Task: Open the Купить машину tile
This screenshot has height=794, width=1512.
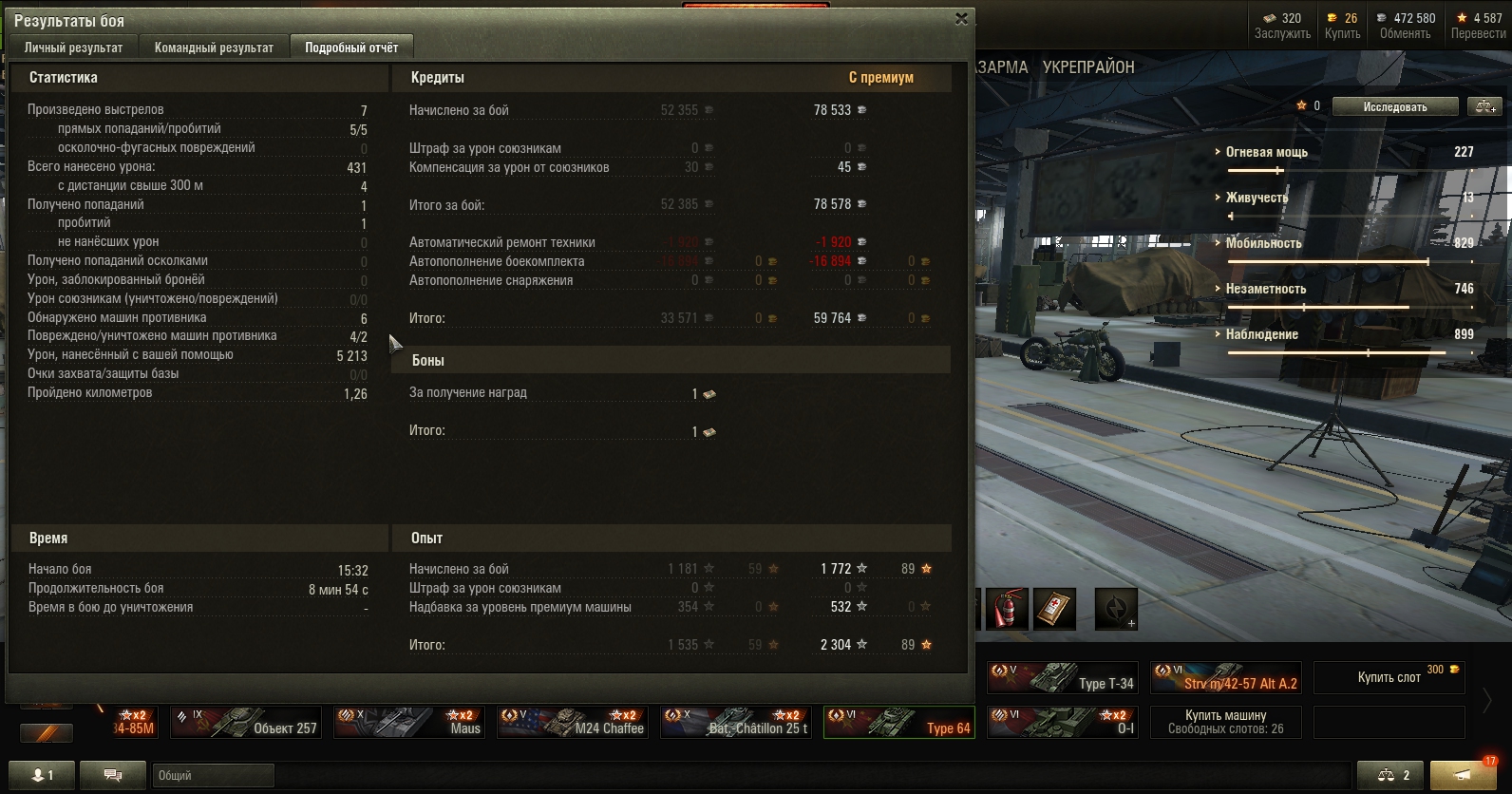Action: tap(1225, 723)
